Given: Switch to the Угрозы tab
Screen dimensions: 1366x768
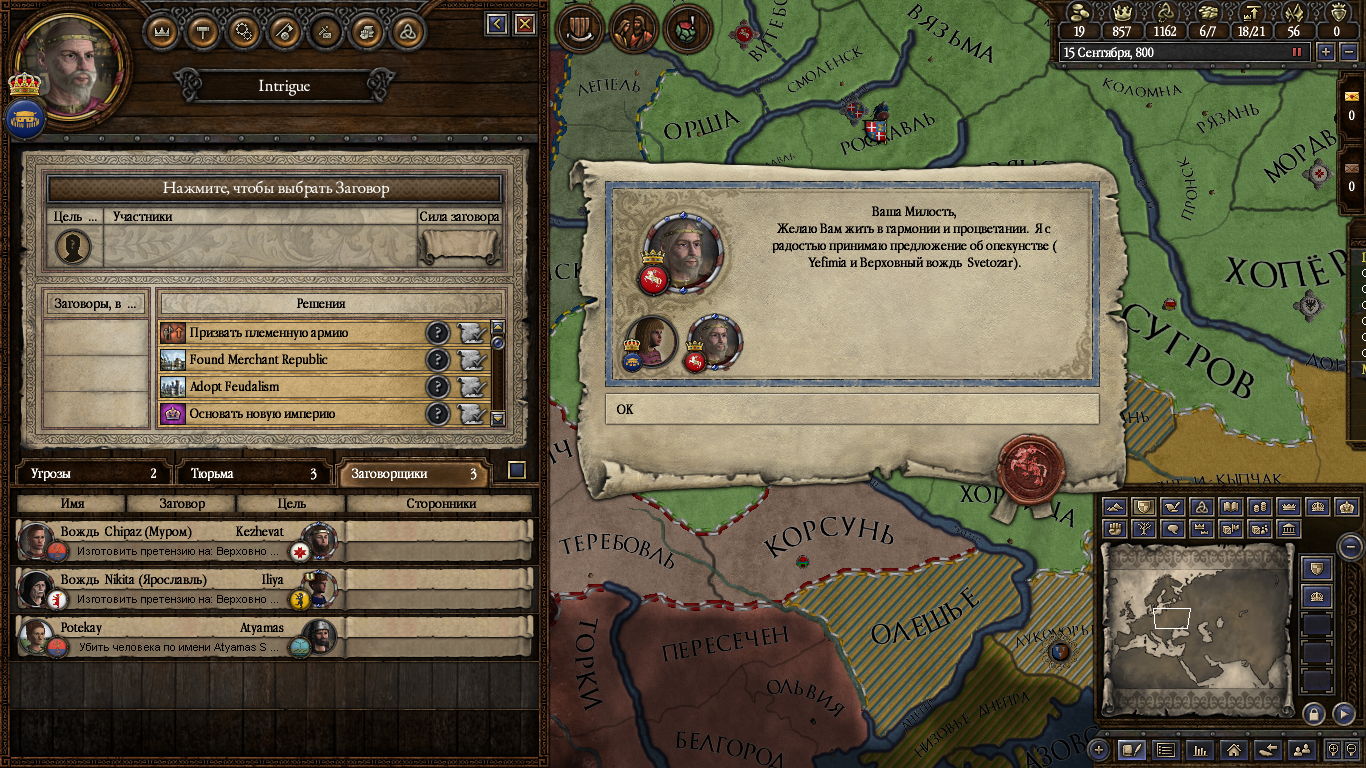Looking at the screenshot, I should coord(93,474).
